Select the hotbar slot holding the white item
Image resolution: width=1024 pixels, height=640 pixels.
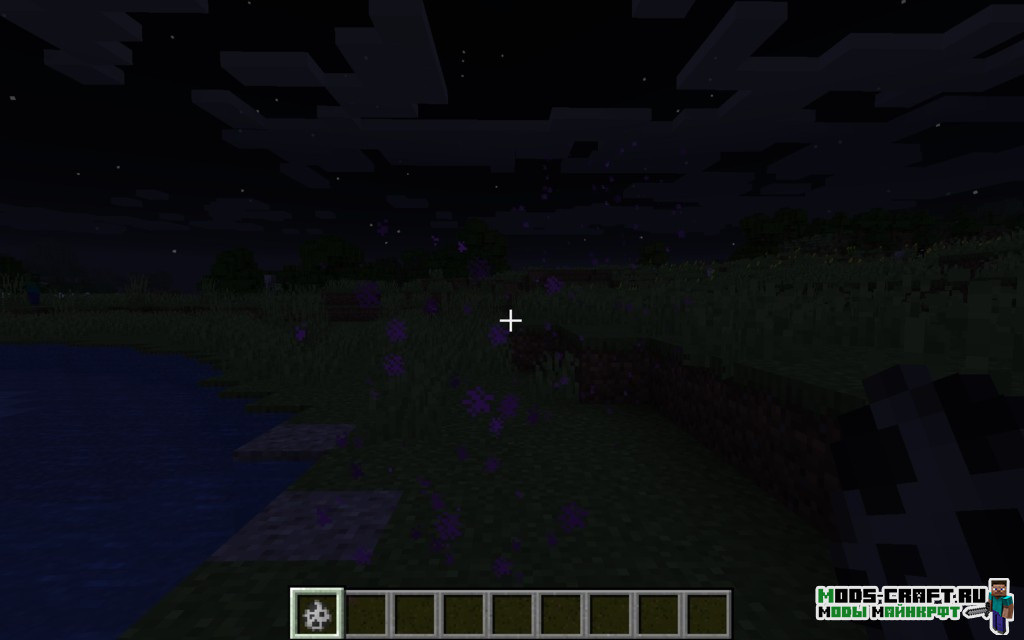[x=317, y=612]
